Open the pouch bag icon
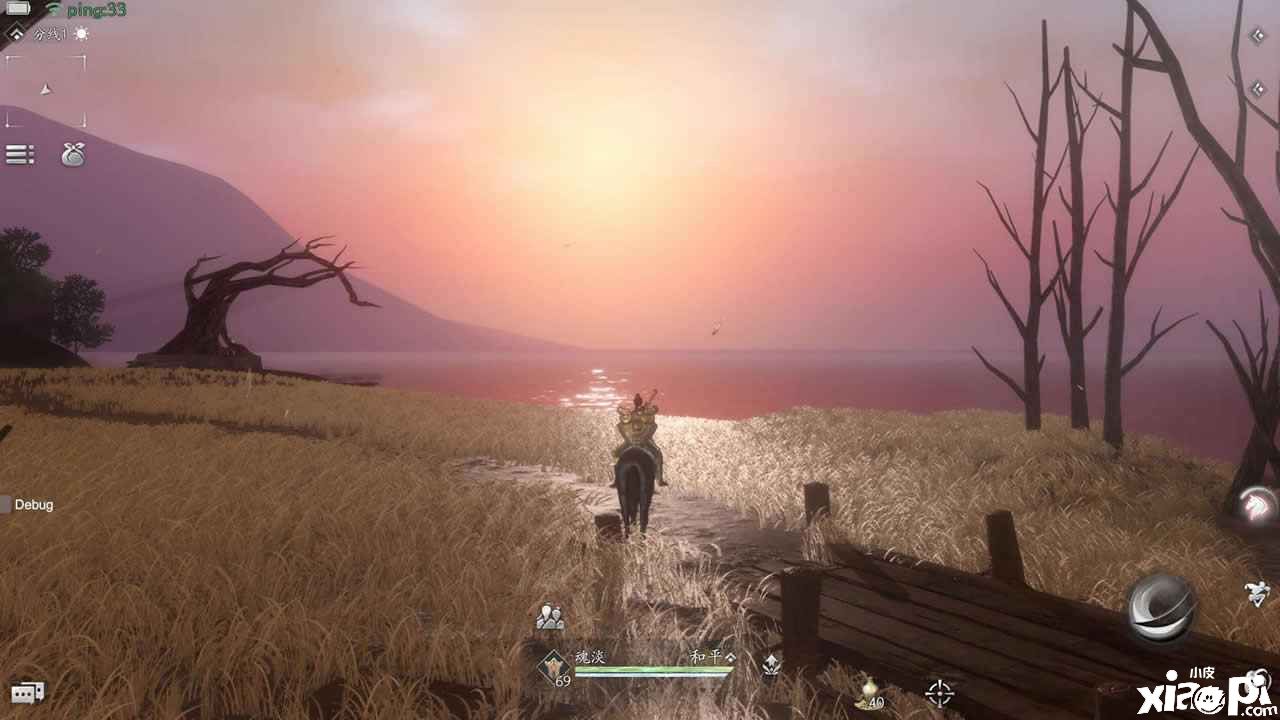This screenshot has width=1280, height=720. (73, 154)
